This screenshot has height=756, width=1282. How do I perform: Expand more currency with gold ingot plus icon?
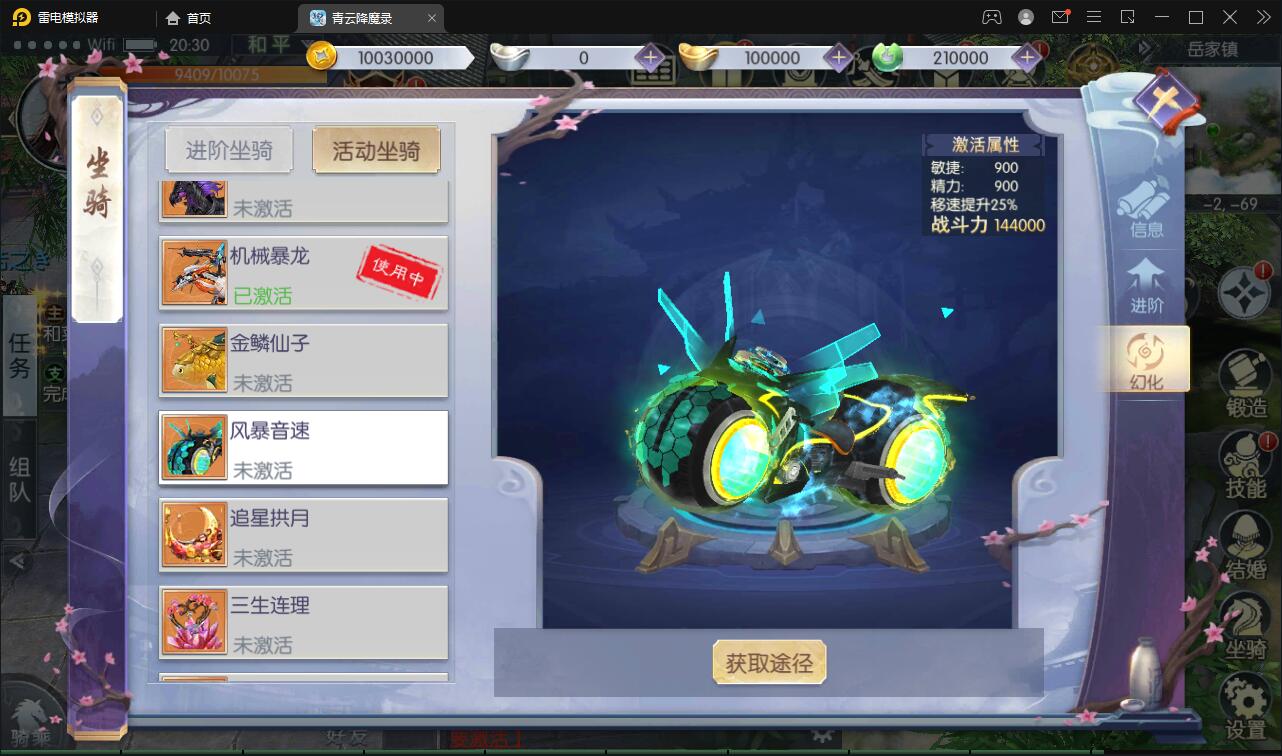[838, 57]
